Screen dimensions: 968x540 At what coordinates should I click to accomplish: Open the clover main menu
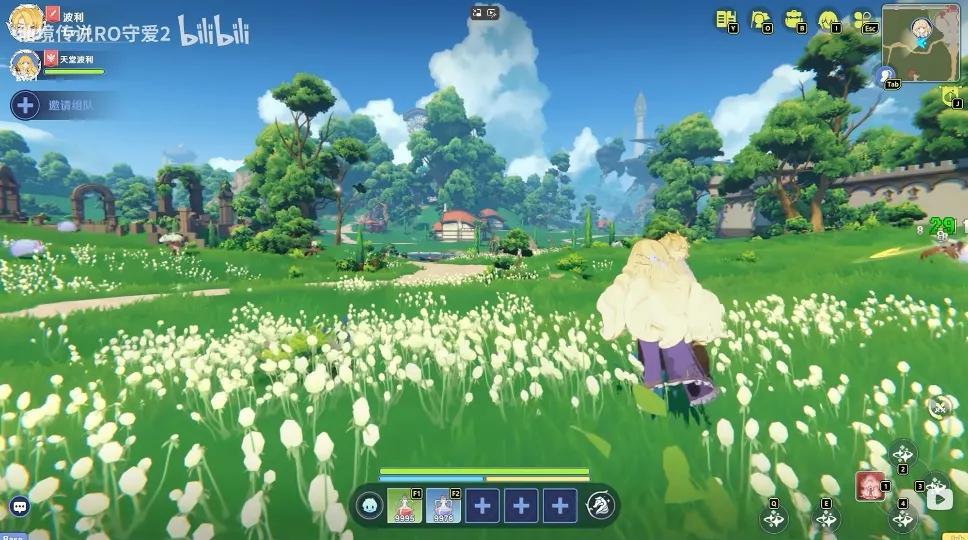pos(863,20)
